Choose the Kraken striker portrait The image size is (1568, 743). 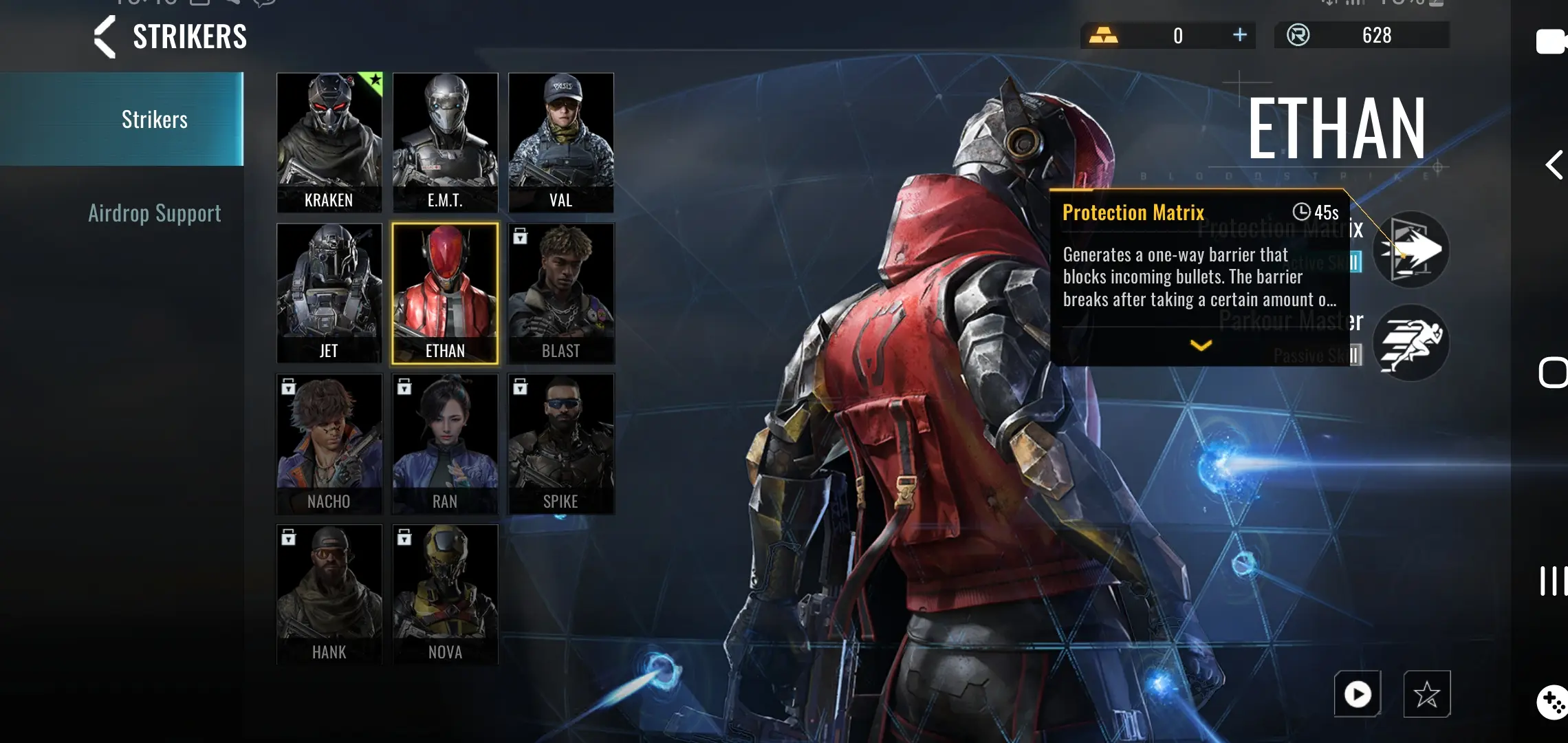(329, 142)
